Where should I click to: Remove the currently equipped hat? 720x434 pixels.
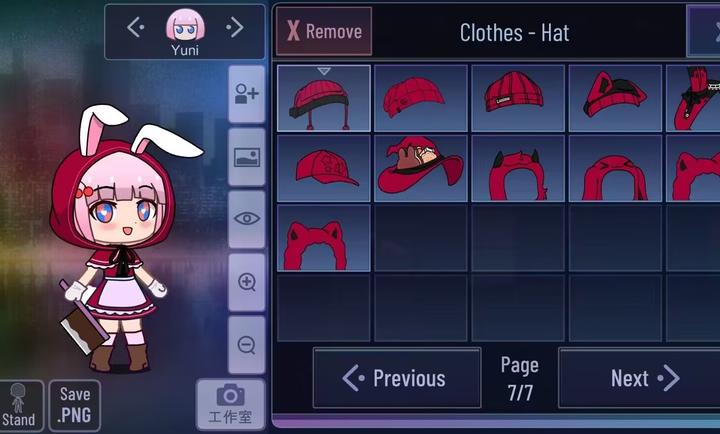pos(323,31)
